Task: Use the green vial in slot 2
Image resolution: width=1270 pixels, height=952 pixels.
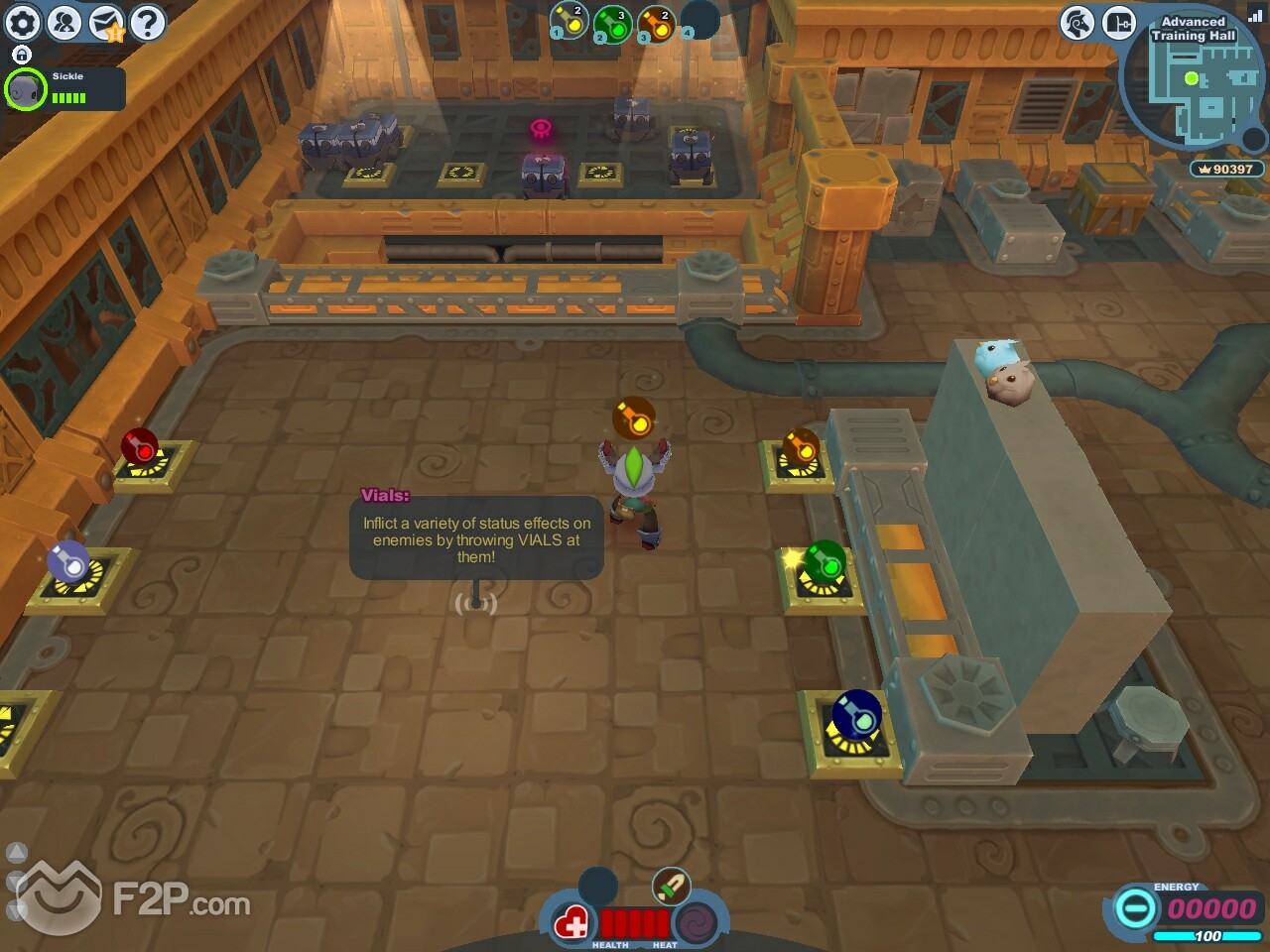Action: click(x=613, y=24)
